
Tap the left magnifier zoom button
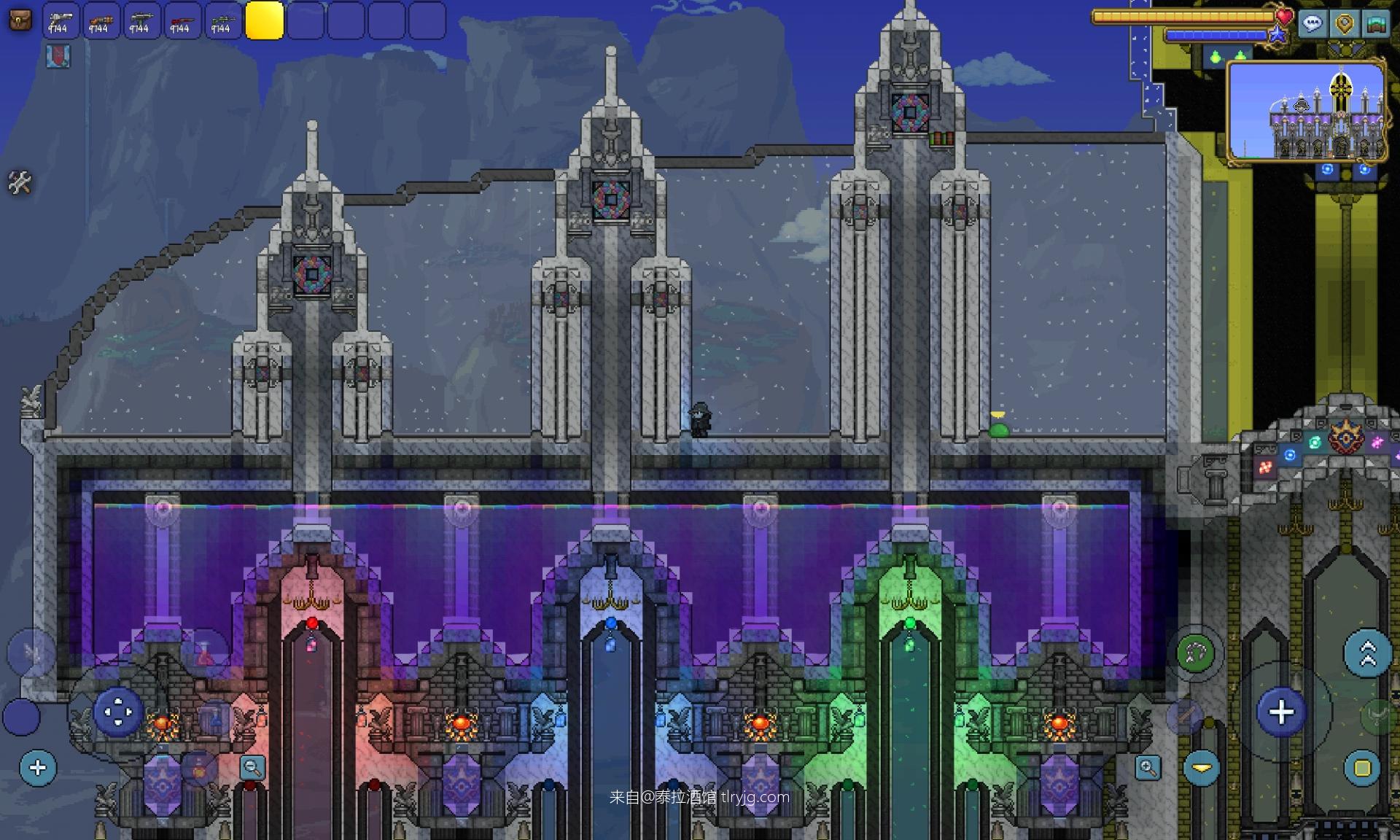[252, 767]
